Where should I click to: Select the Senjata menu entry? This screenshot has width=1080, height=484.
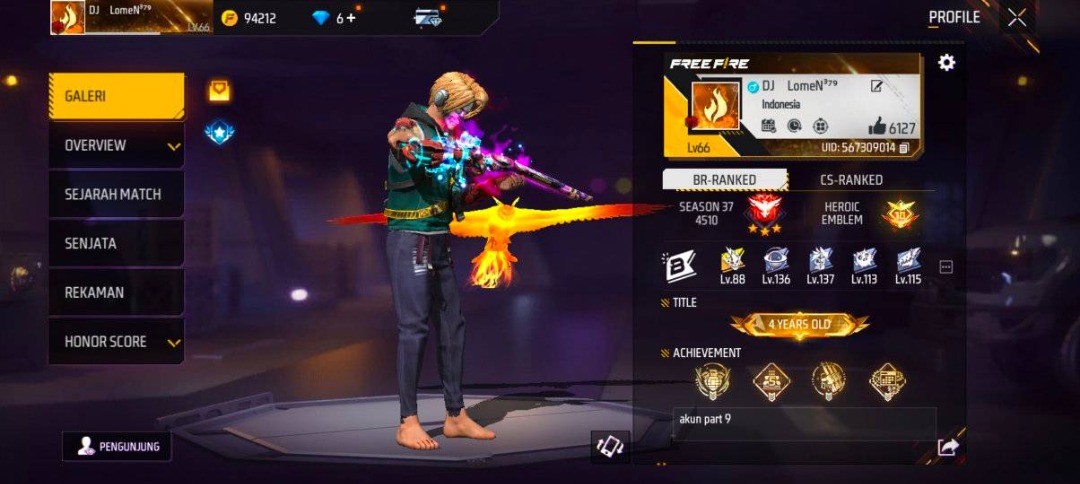[116, 243]
